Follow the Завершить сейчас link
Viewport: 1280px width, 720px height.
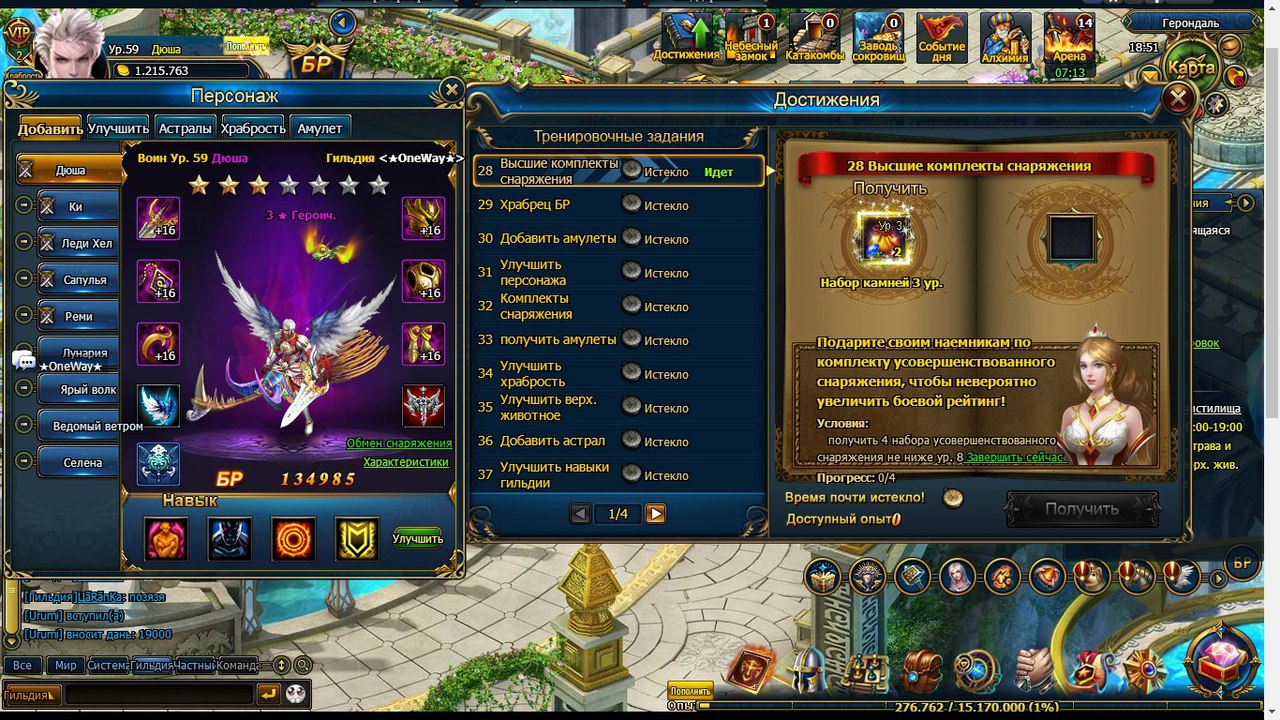(1015, 457)
